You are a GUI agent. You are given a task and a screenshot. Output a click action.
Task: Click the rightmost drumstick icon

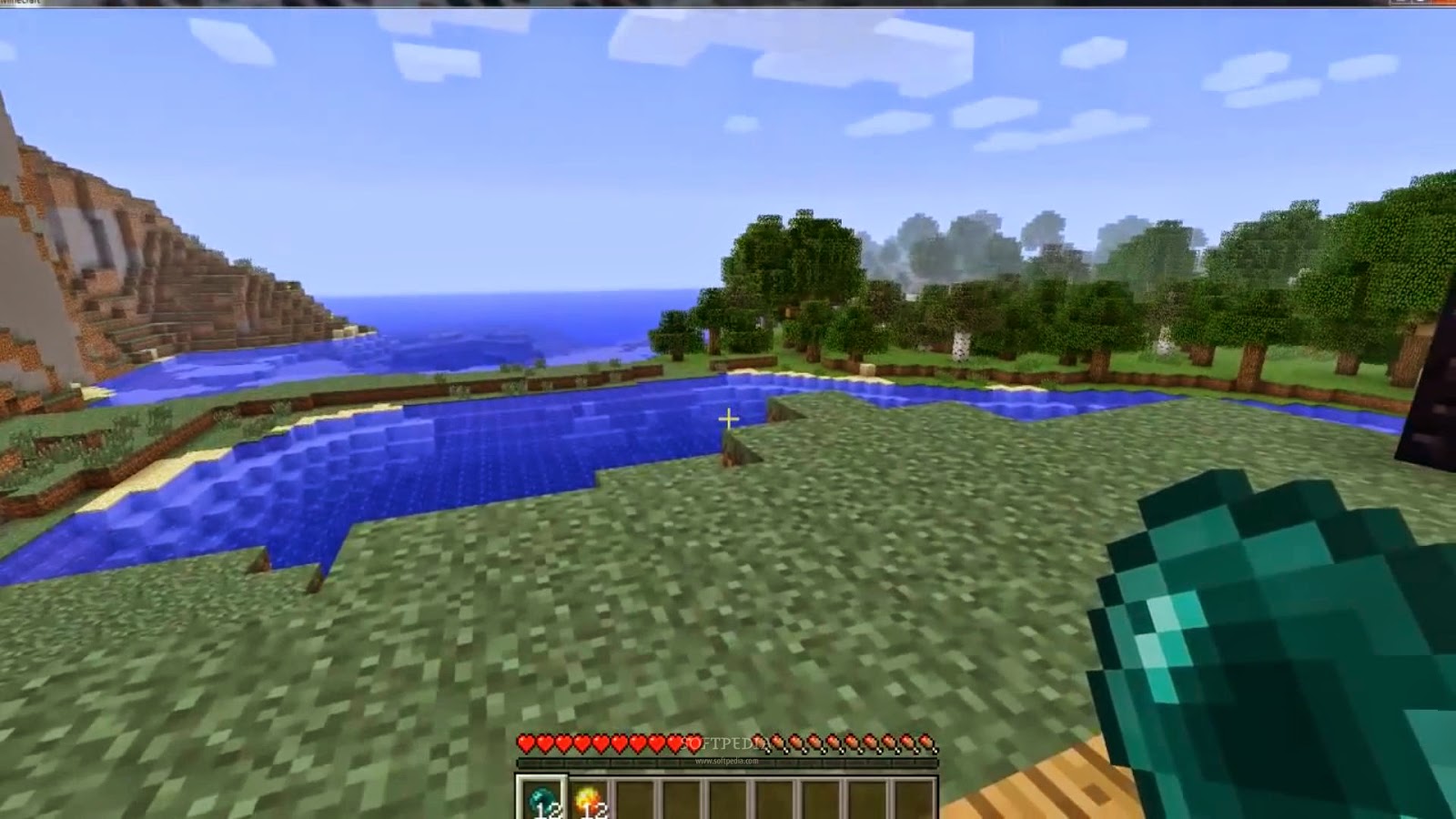coord(927,743)
